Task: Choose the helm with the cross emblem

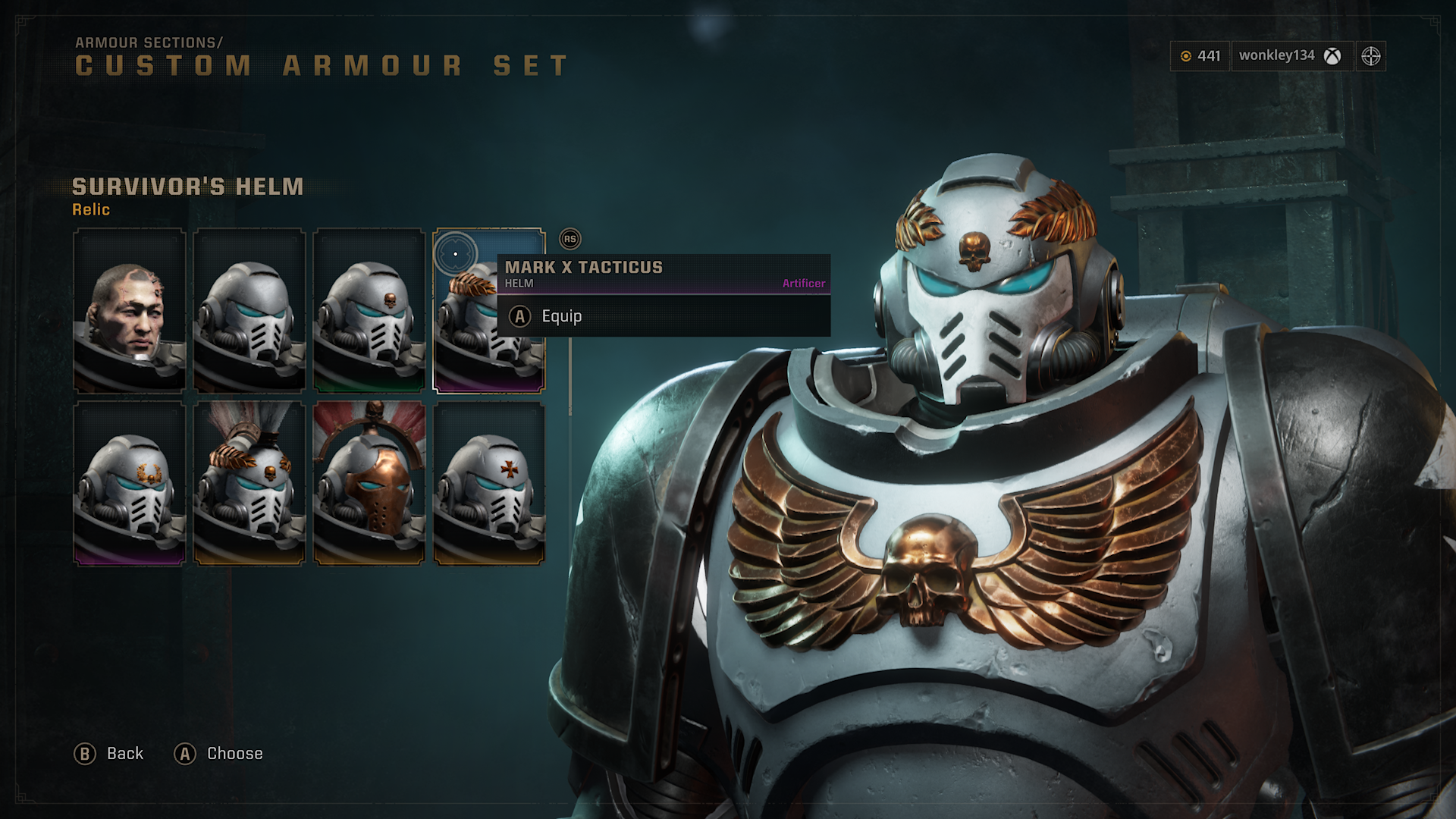Action: coord(488,484)
